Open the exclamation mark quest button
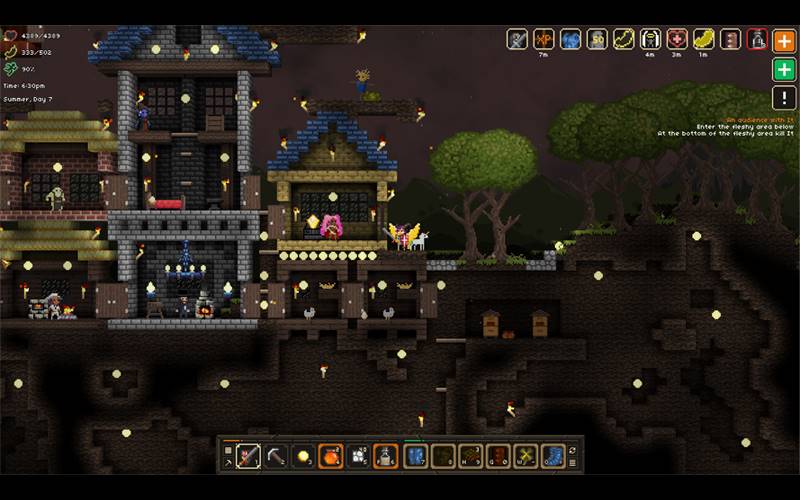This screenshot has width=800, height=500. click(785, 98)
